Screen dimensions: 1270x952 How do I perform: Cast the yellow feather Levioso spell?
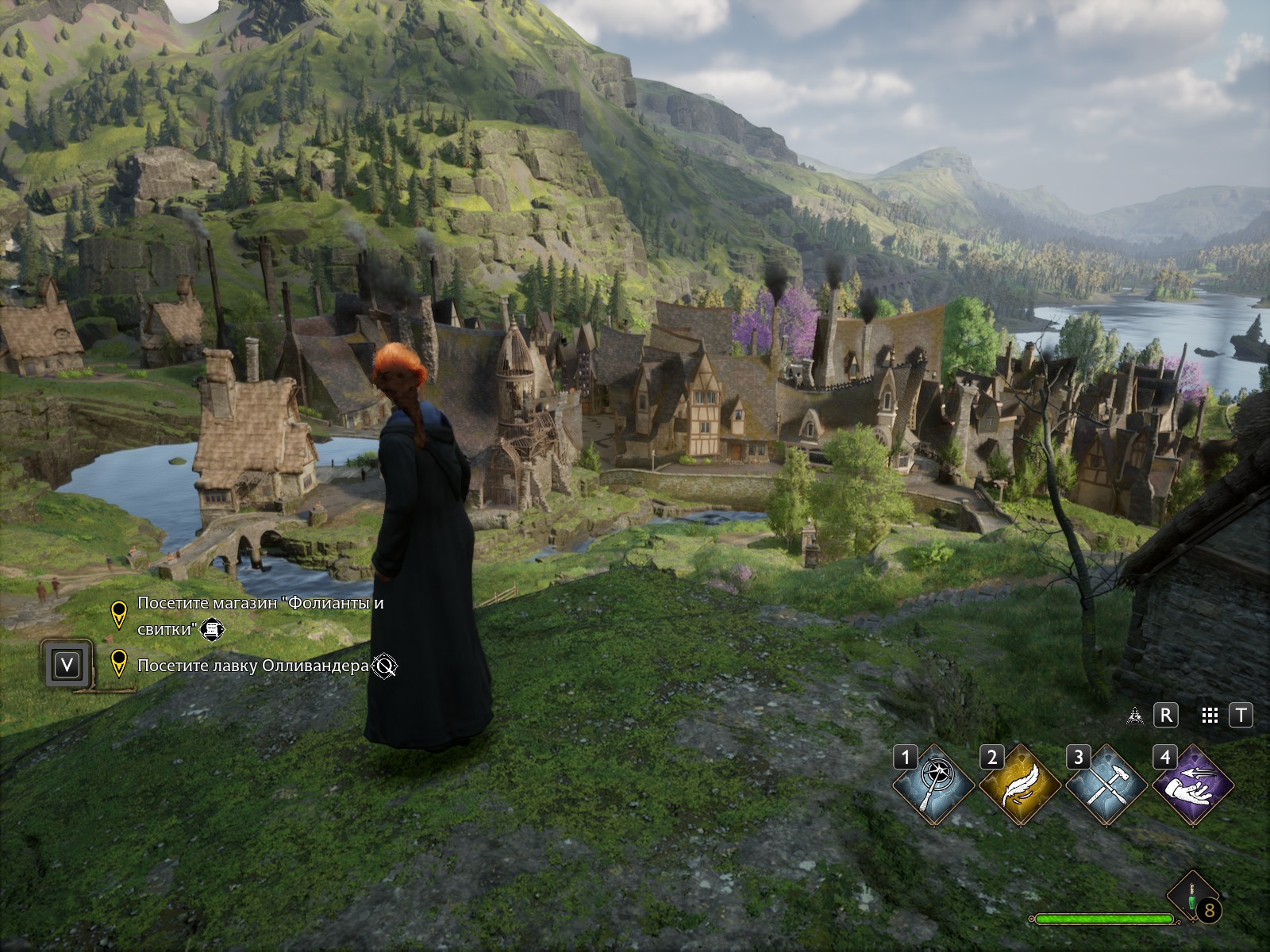1021,785
